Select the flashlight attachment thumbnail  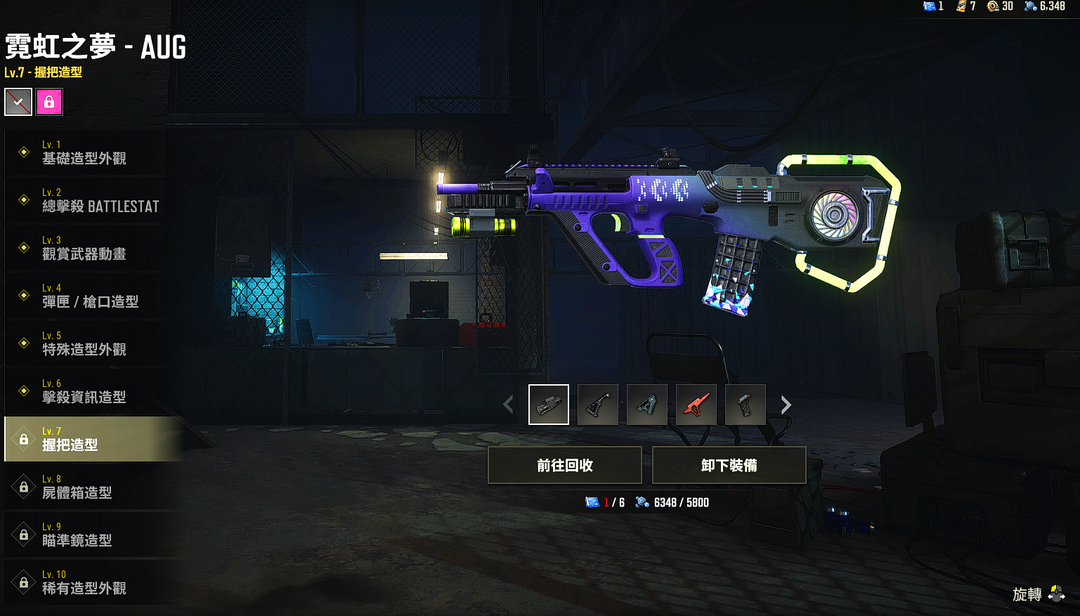coord(549,405)
